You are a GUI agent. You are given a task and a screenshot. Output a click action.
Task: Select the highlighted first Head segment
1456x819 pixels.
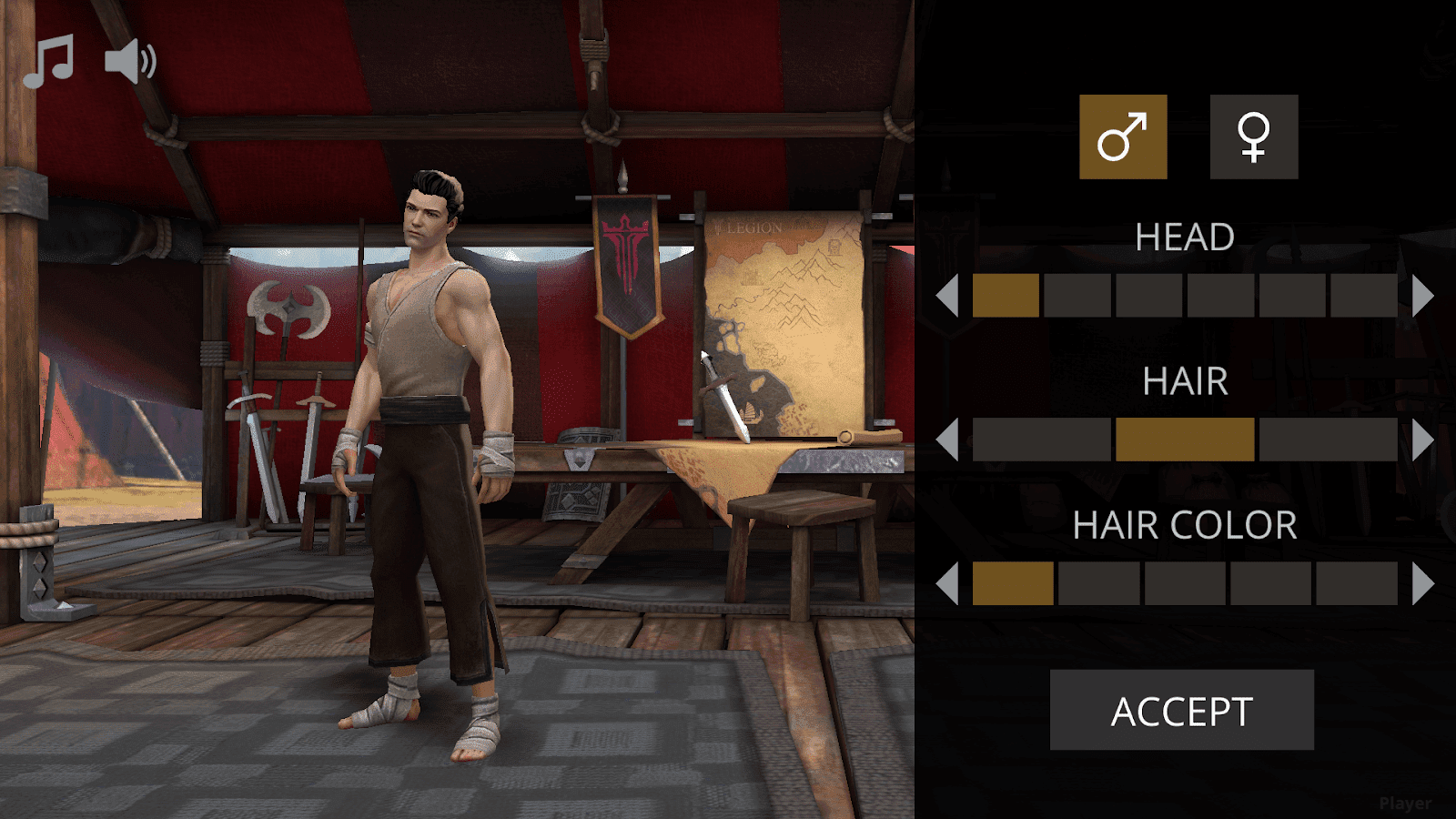click(x=1006, y=296)
